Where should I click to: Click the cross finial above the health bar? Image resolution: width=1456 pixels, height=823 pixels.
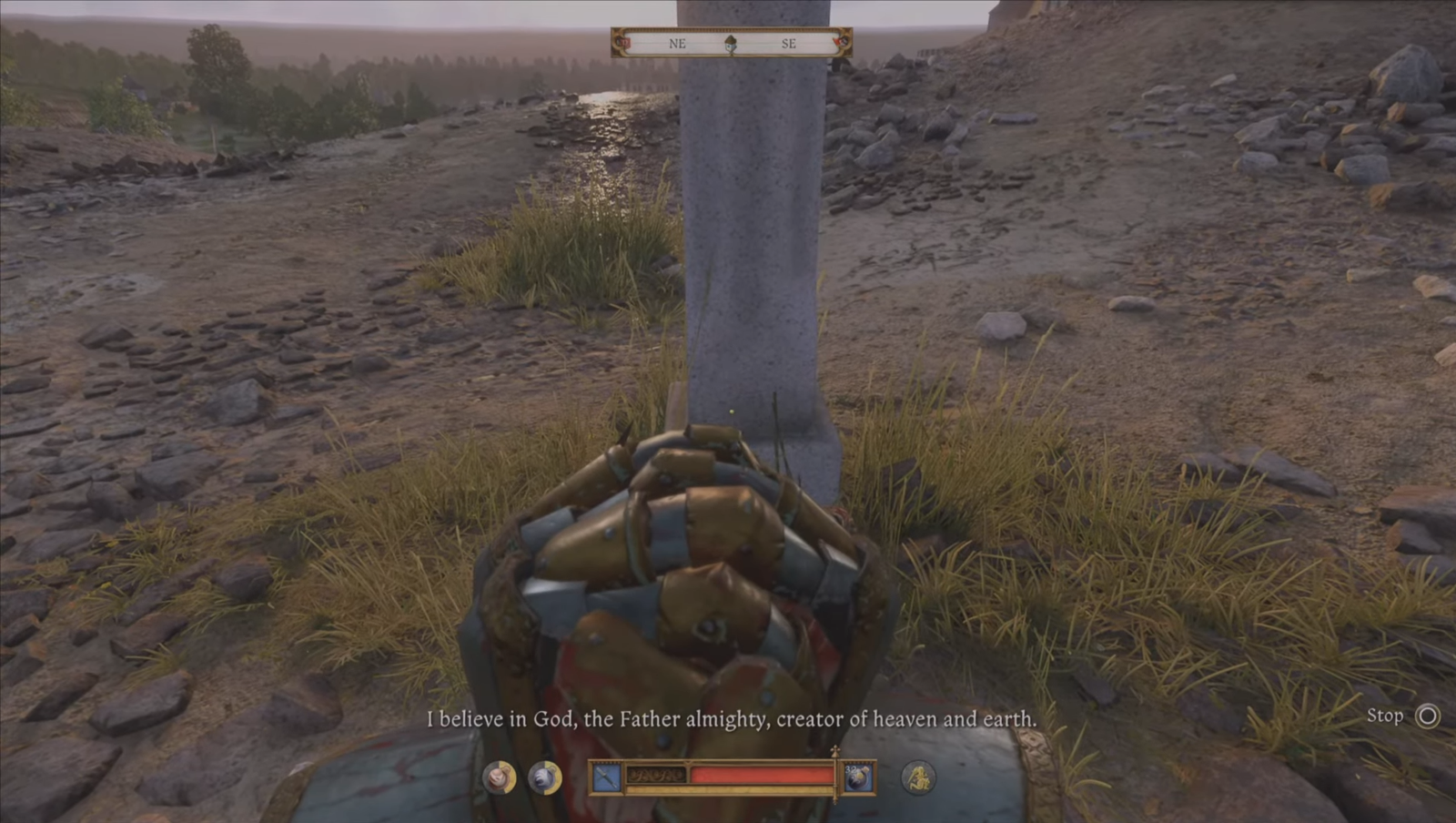tap(834, 751)
